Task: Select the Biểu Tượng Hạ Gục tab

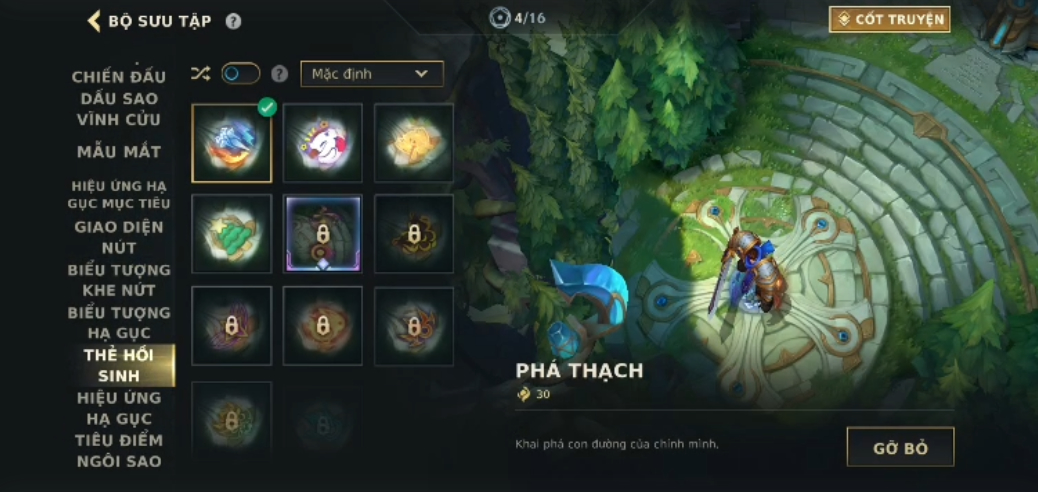Action: [119, 322]
